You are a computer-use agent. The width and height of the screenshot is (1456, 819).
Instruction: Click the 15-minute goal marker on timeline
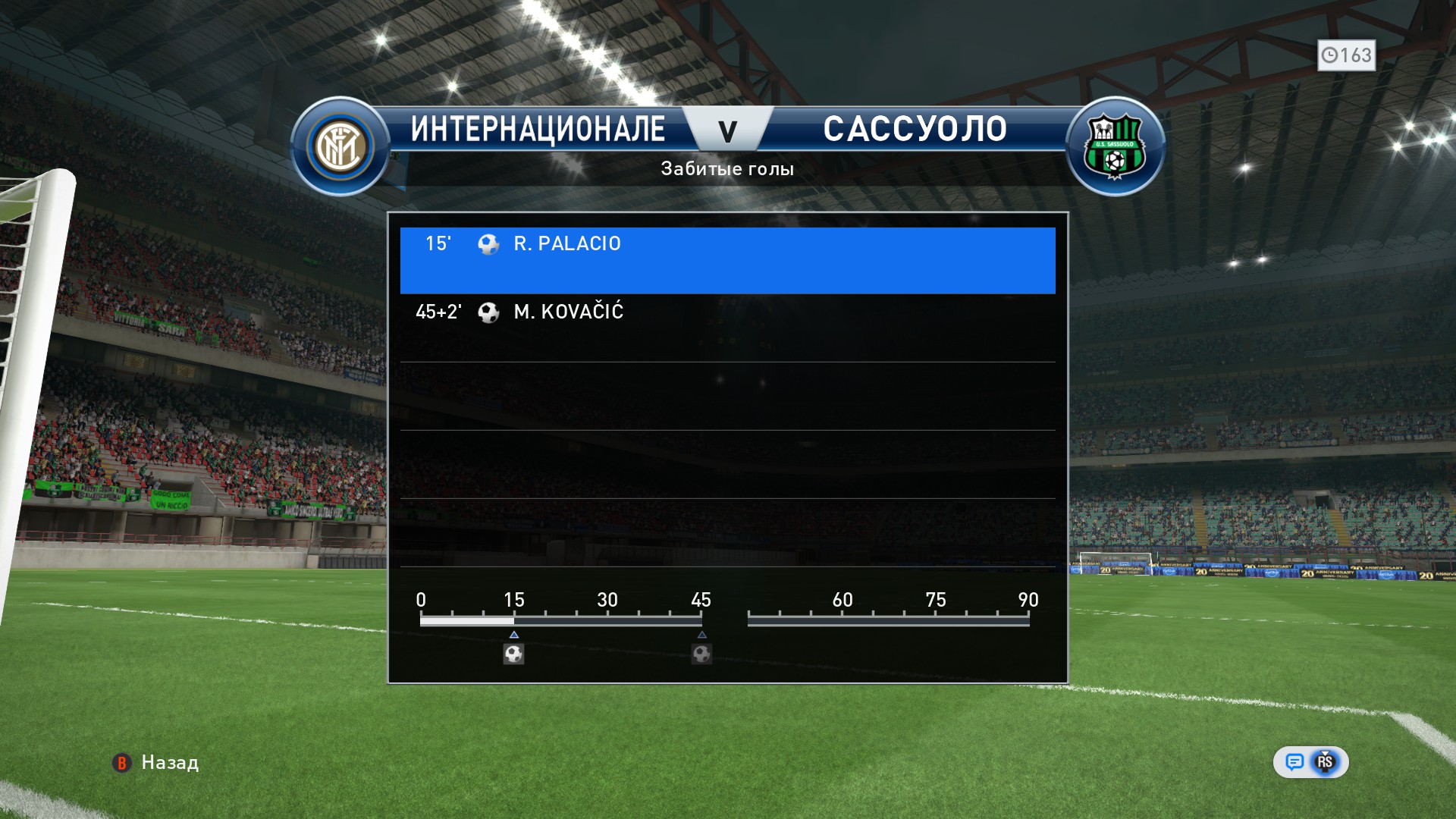(513, 654)
